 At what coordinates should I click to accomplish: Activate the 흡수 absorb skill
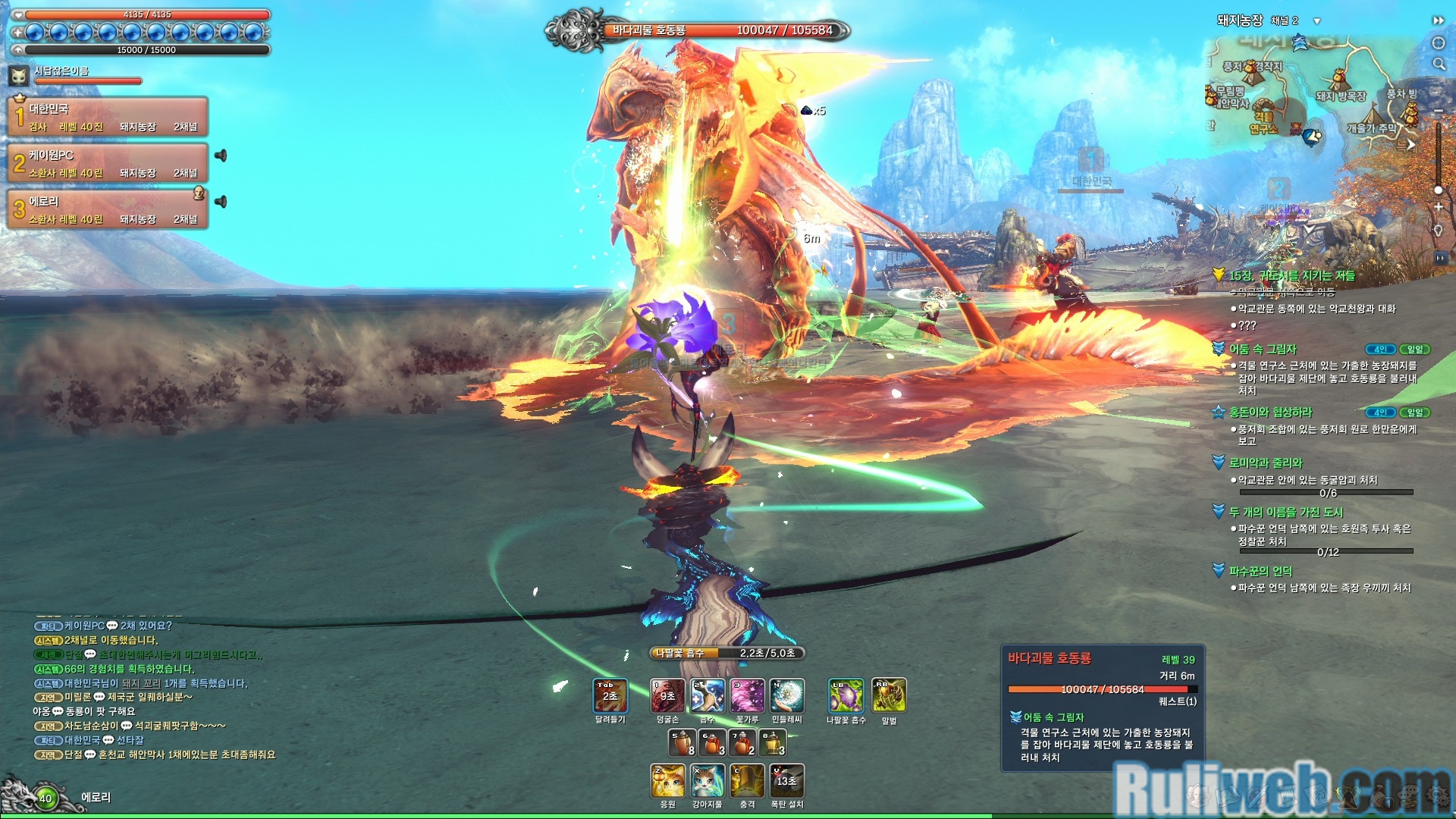pyautogui.click(x=708, y=695)
